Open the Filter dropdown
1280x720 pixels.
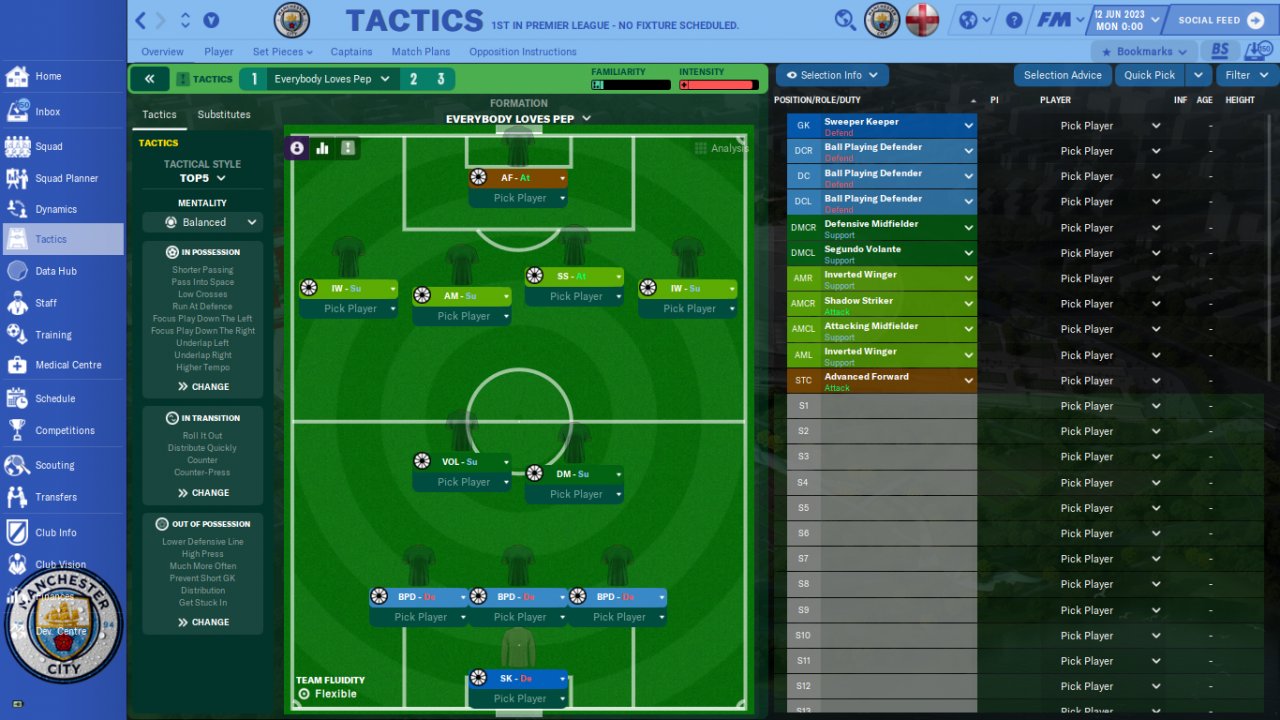1245,75
